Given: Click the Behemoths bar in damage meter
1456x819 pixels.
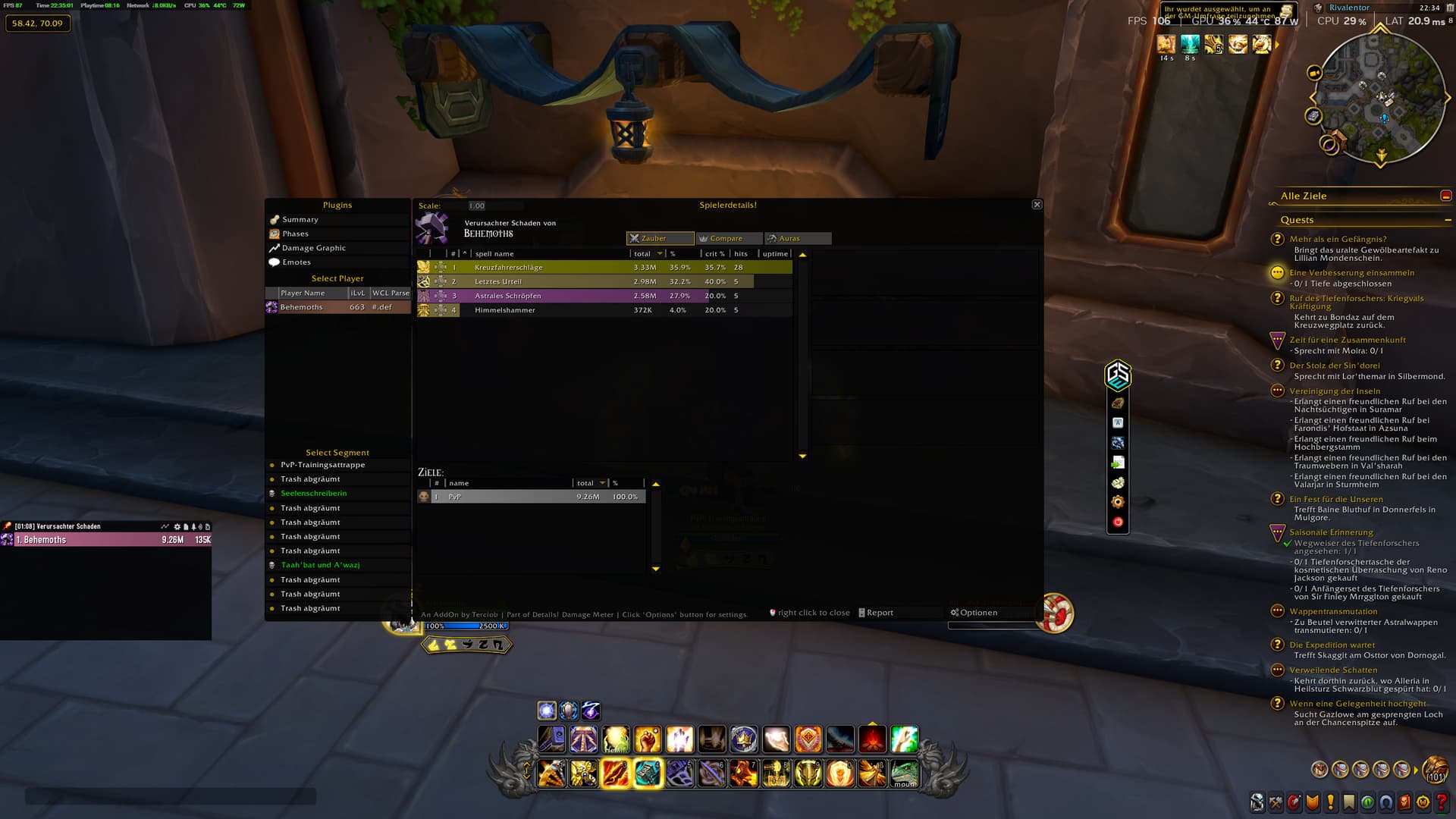Looking at the screenshot, I should pos(106,540).
